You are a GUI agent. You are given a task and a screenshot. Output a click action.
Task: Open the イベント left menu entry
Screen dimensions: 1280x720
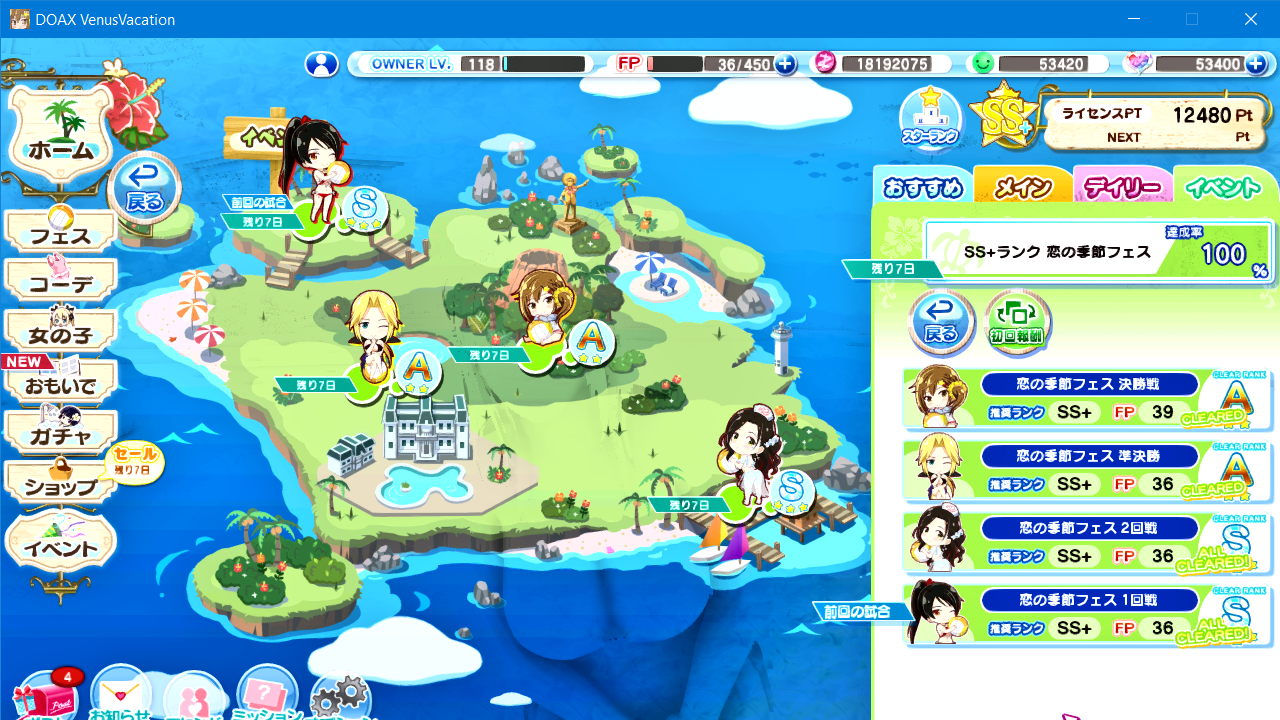pyautogui.click(x=61, y=548)
